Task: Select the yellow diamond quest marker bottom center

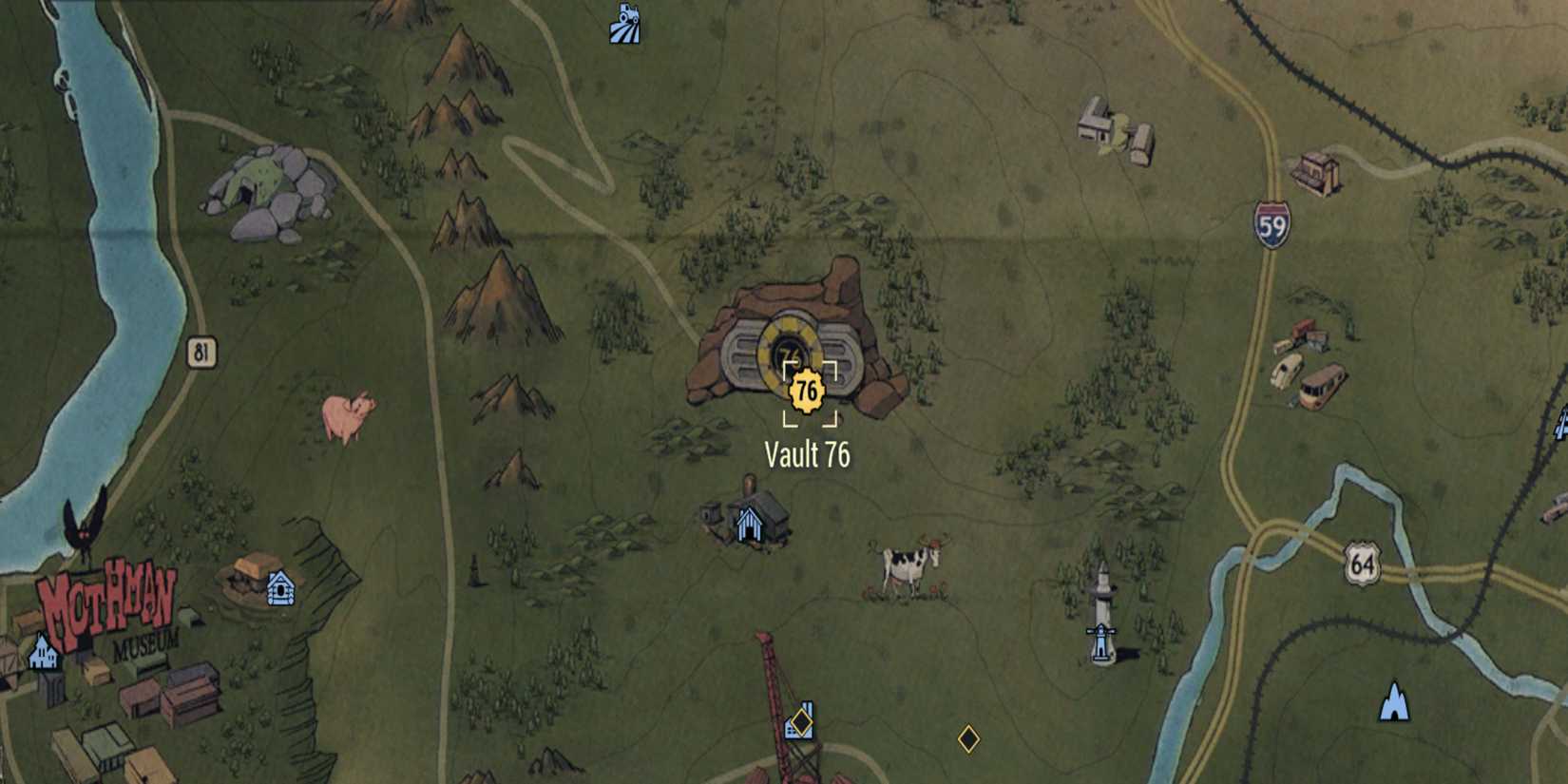Action: tap(969, 738)
